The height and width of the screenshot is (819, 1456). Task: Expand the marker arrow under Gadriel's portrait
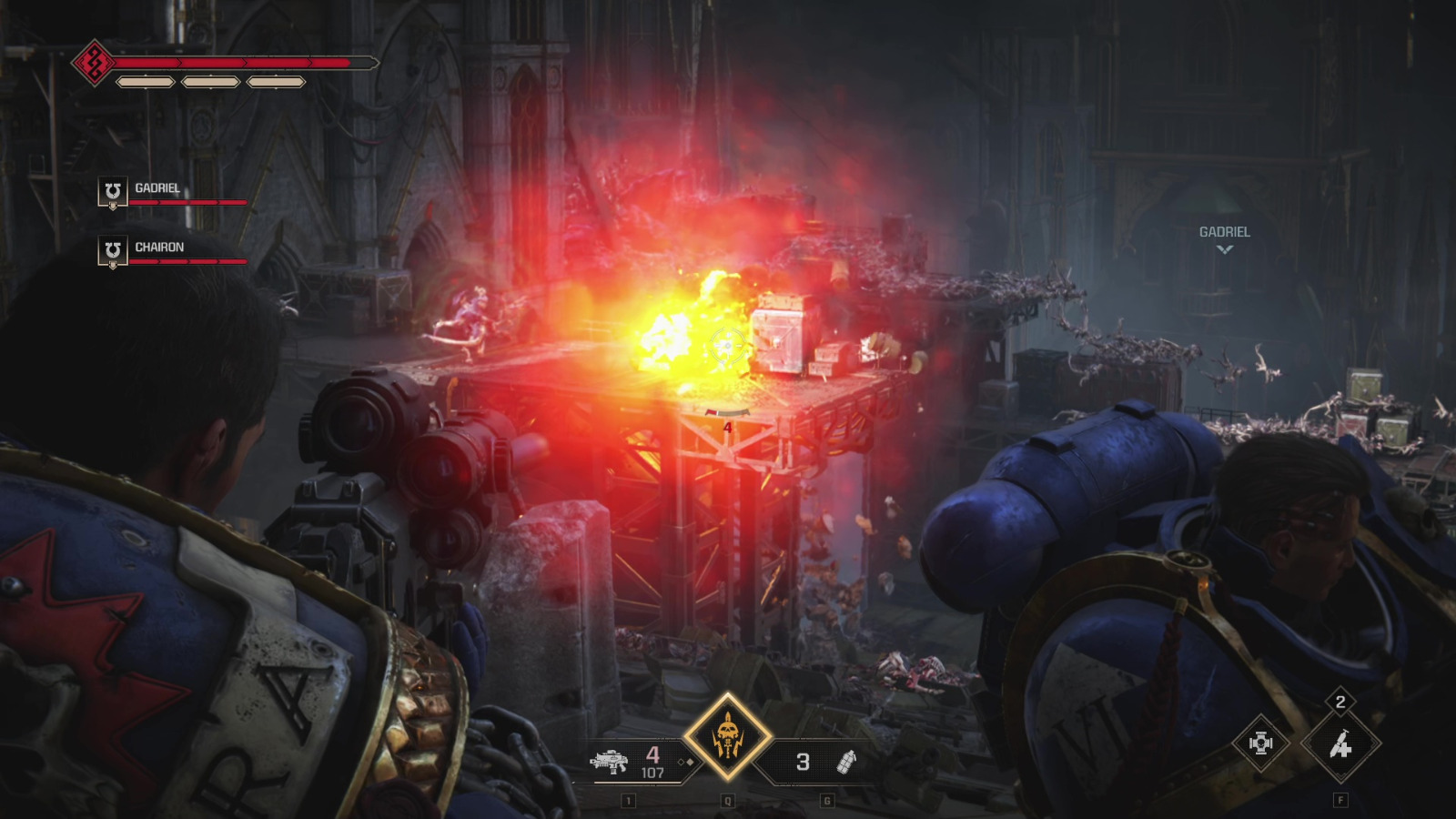pos(114,207)
